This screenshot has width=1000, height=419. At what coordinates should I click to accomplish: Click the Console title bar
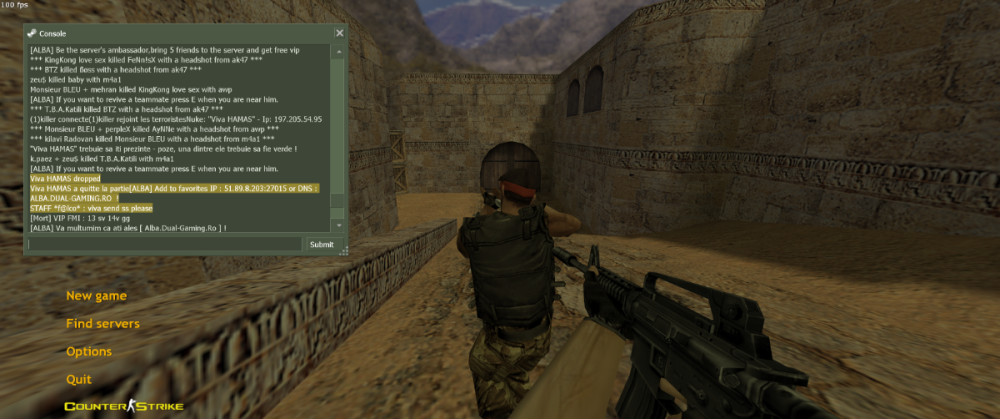(x=180, y=33)
